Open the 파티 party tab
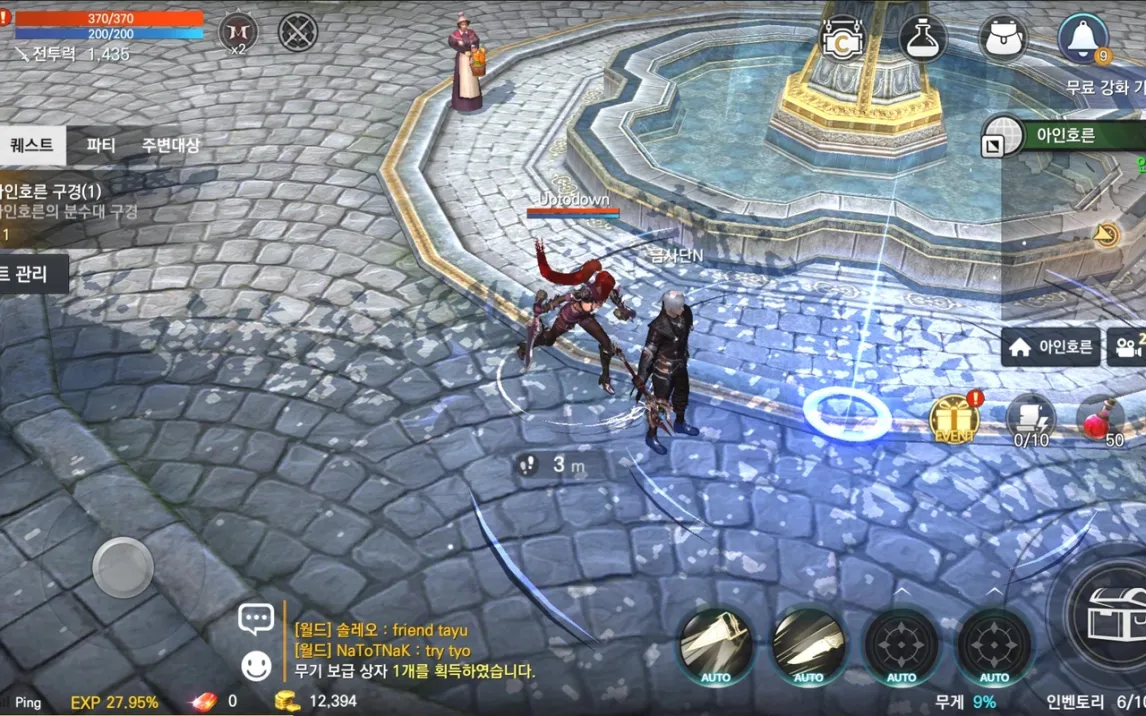The image size is (1146, 716). point(101,145)
